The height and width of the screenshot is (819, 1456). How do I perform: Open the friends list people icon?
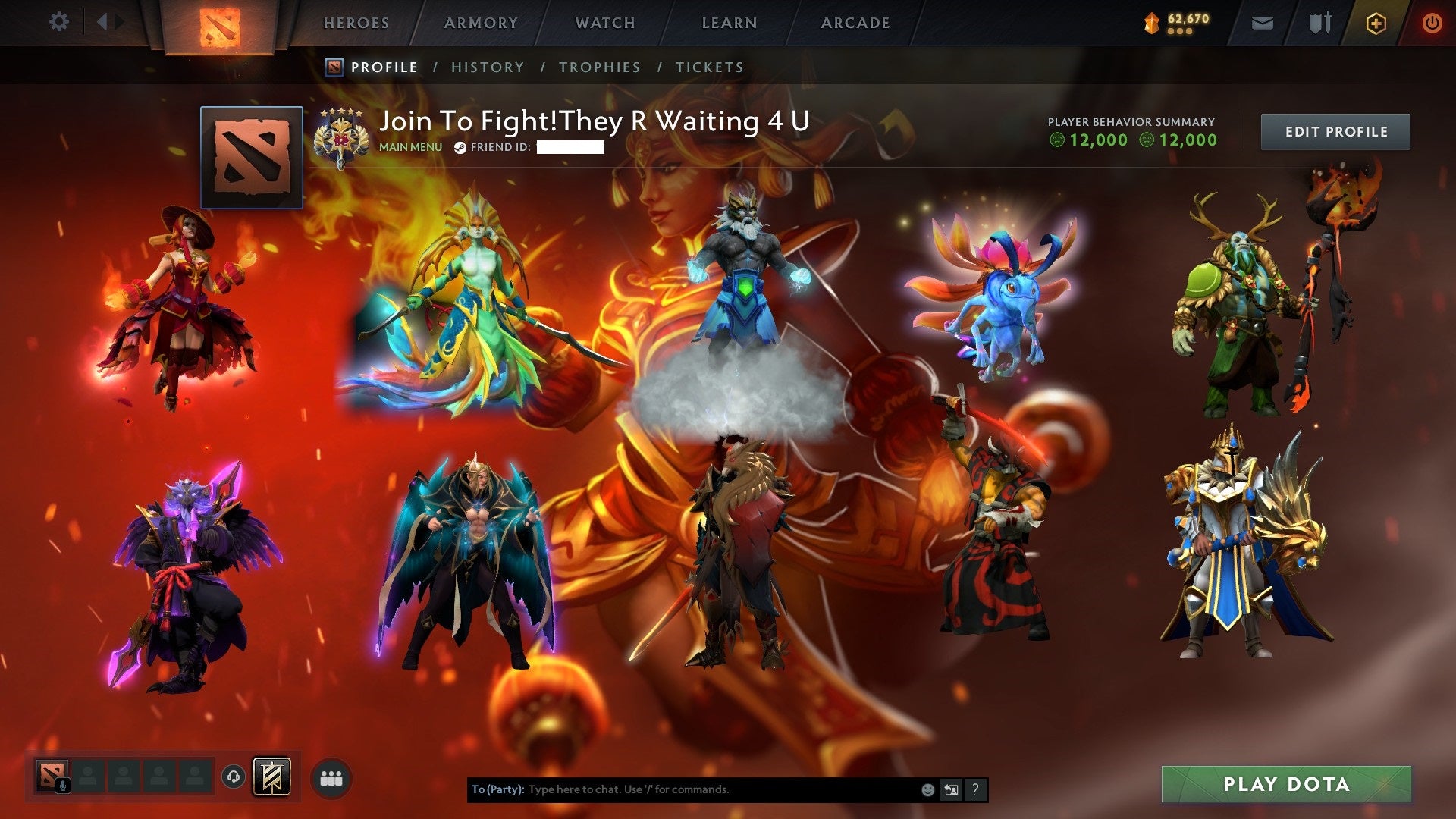(x=330, y=780)
